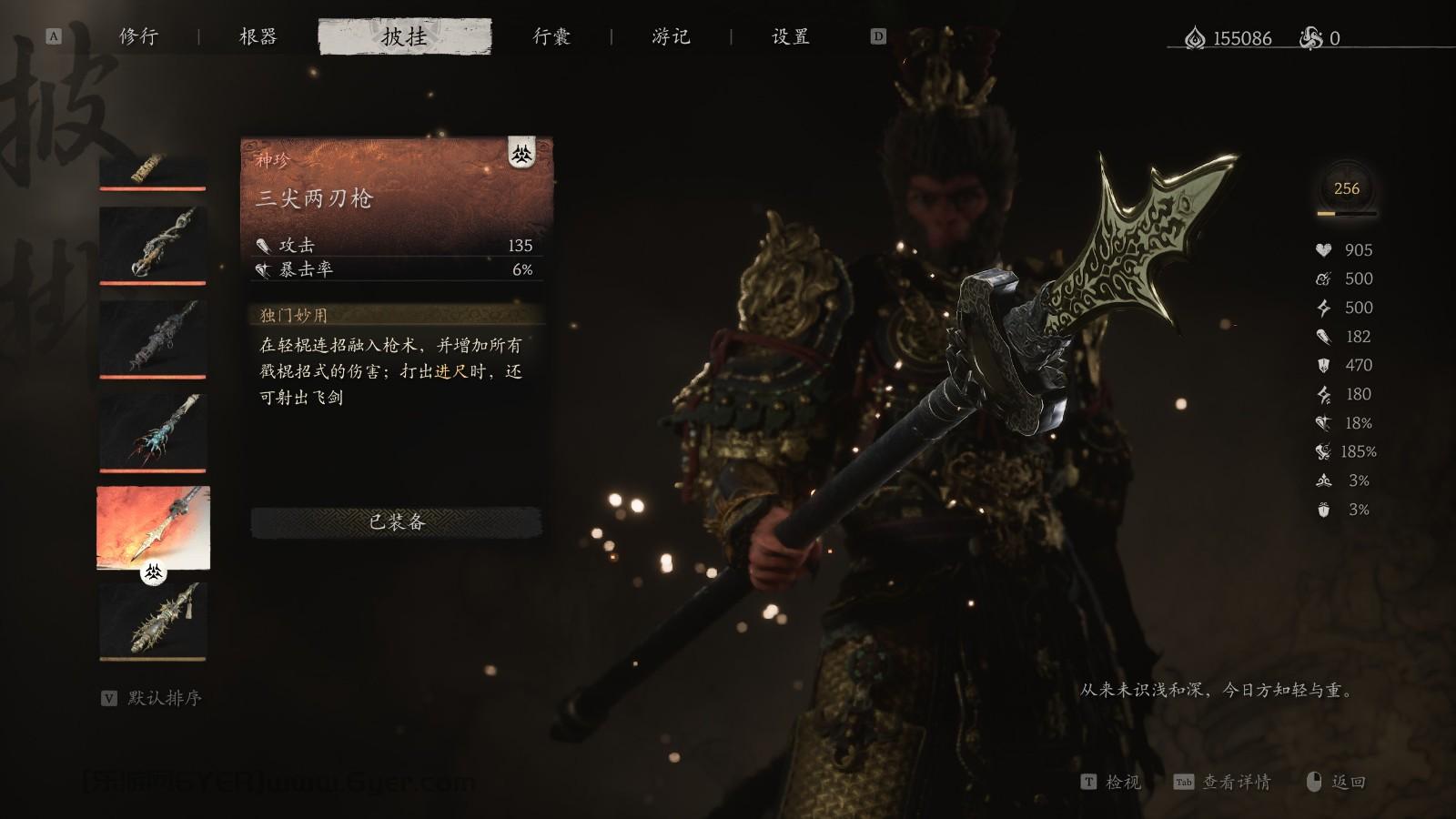Screen dimensions: 1456x819
Task: Switch to the 修行 tab
Action: (x=137, y=36)
